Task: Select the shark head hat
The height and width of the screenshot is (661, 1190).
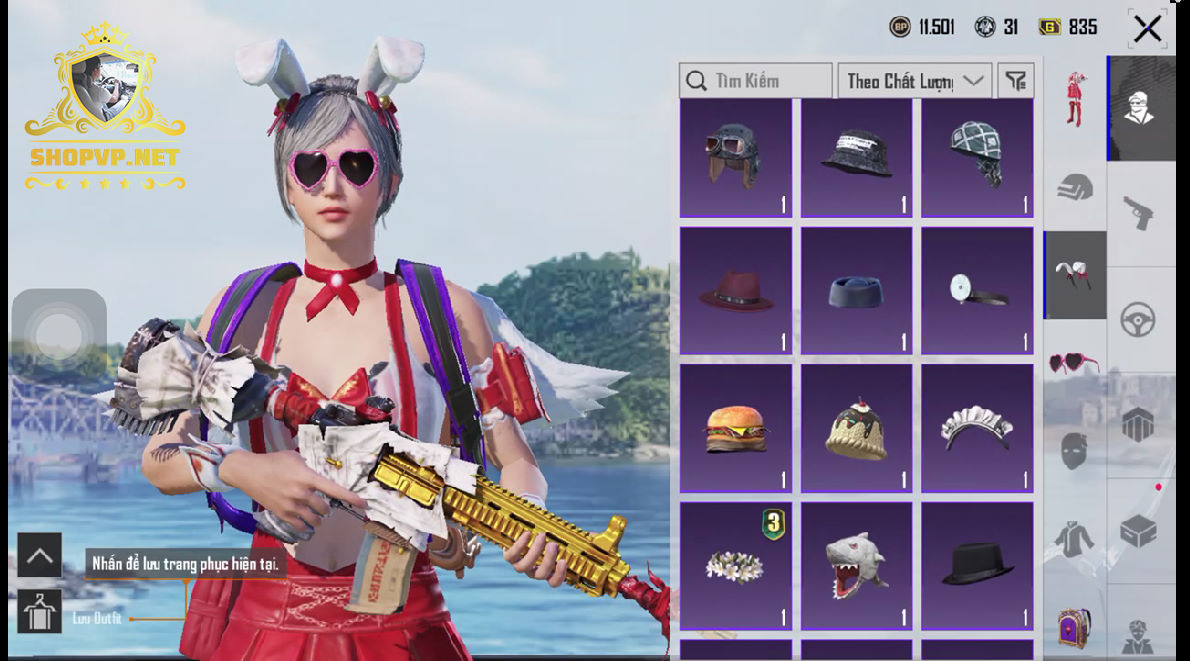Action: pos(856,565)
